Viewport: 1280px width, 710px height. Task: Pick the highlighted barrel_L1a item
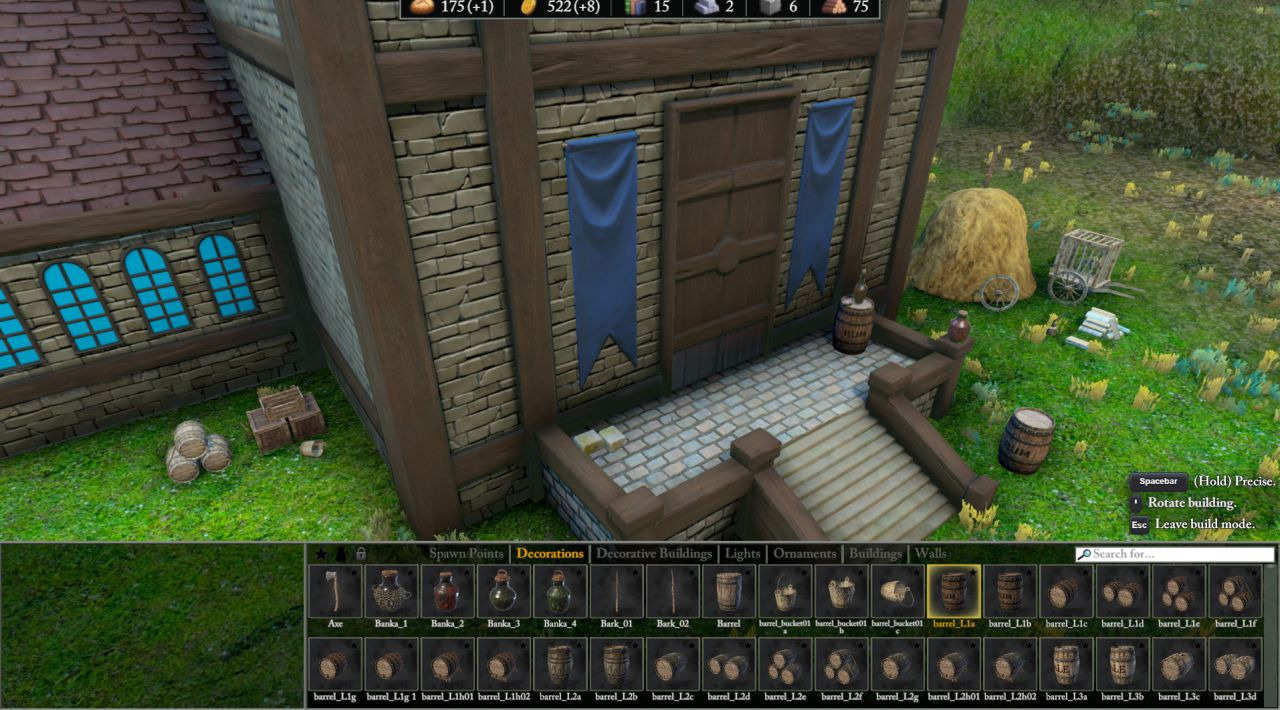(953, 591)
